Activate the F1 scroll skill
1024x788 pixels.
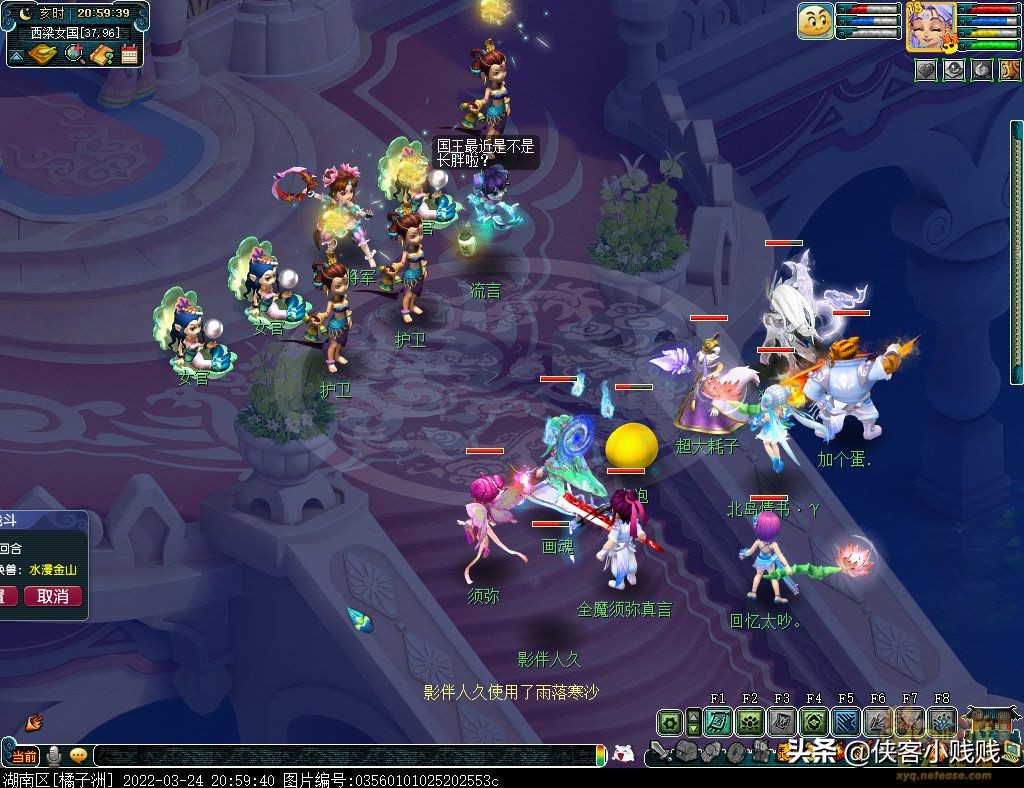pyautogui.click(x=718, y=721)
